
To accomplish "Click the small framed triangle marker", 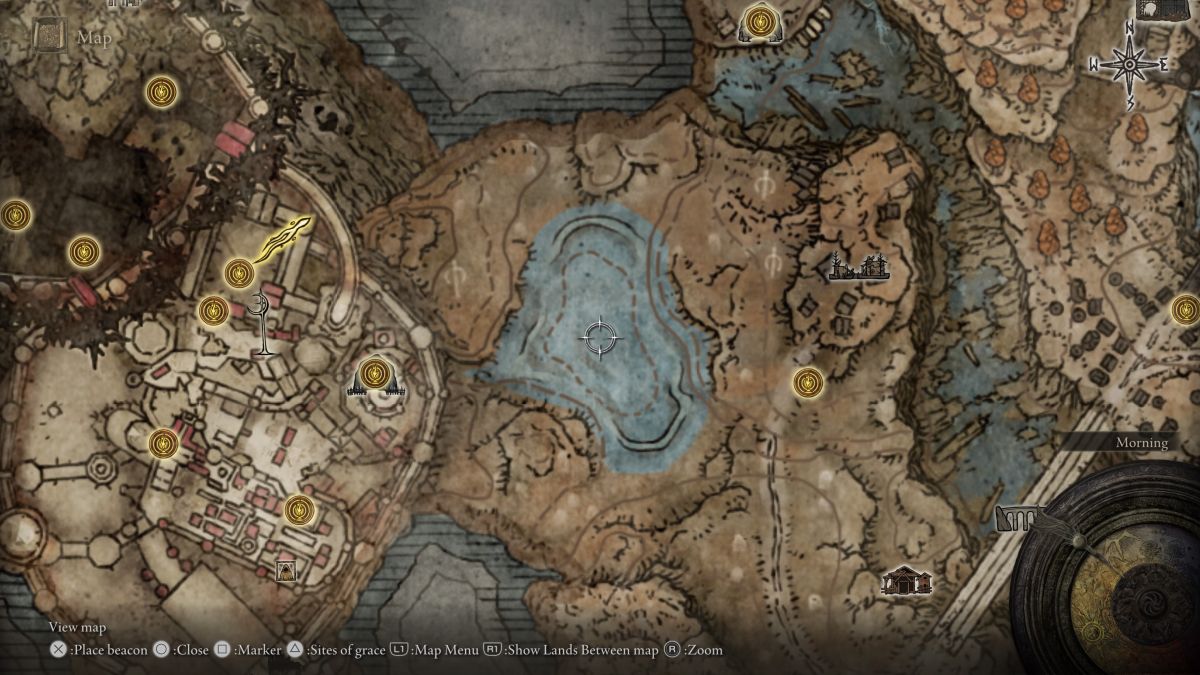I will (x=286, y=571).
